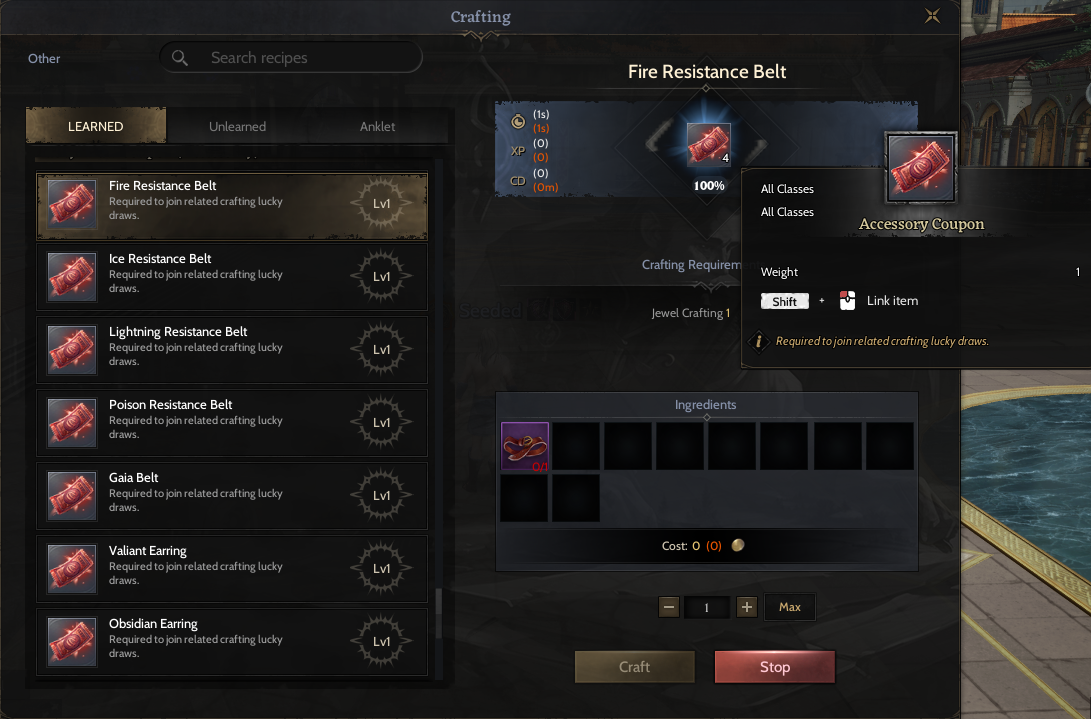Increase craft quantity with plus button
1091x719 pixels.
click(746, 607)
